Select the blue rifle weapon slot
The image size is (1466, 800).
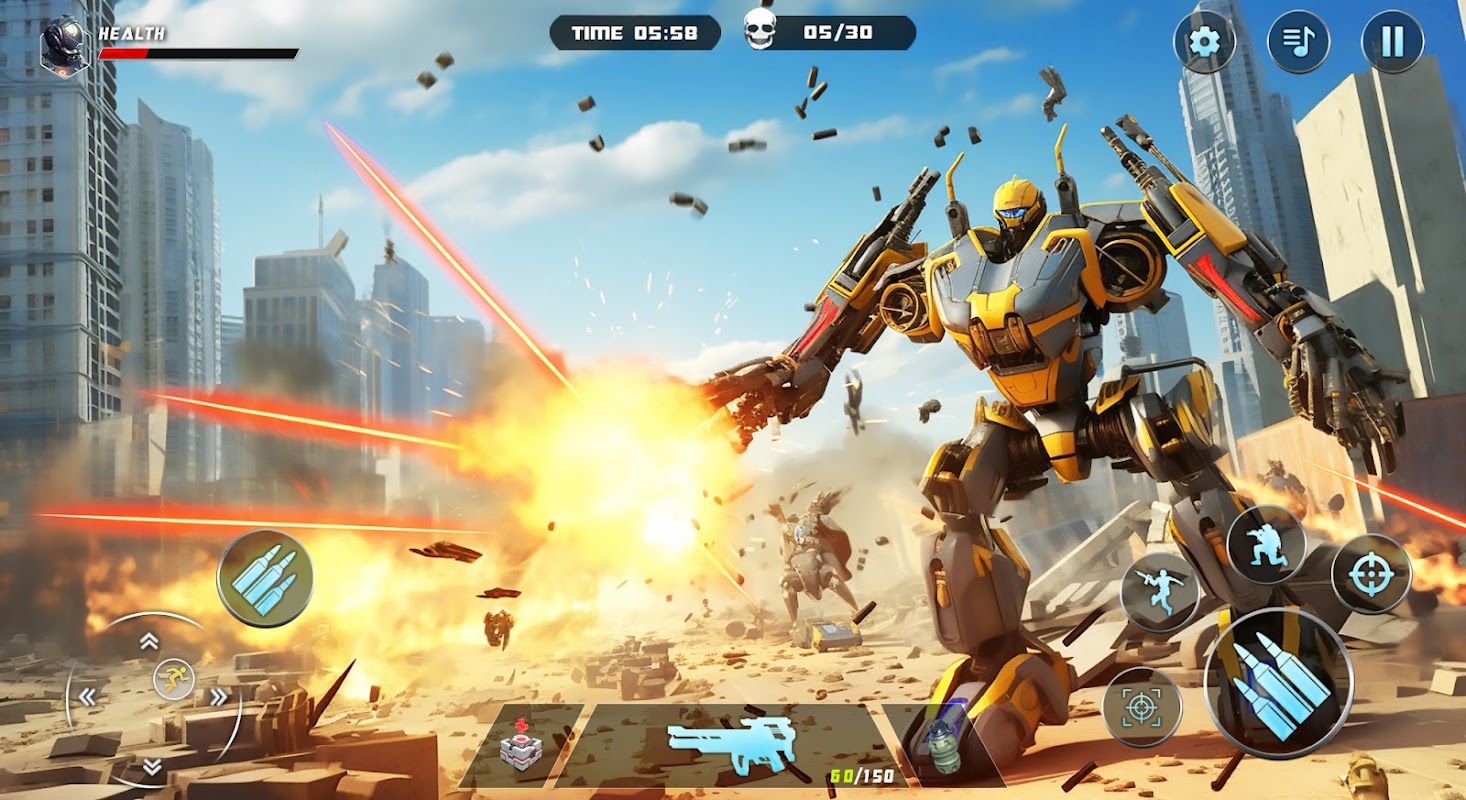[732, 746]
